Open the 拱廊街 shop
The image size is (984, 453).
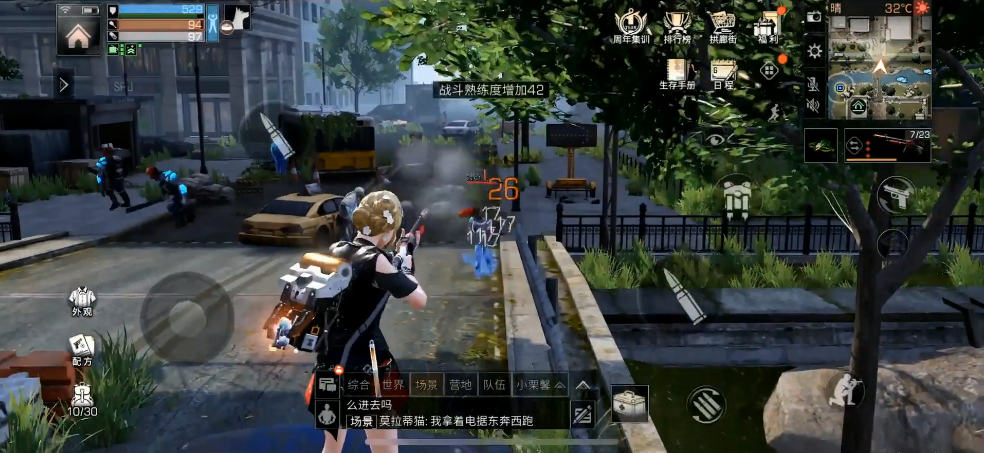click(722, 28)
